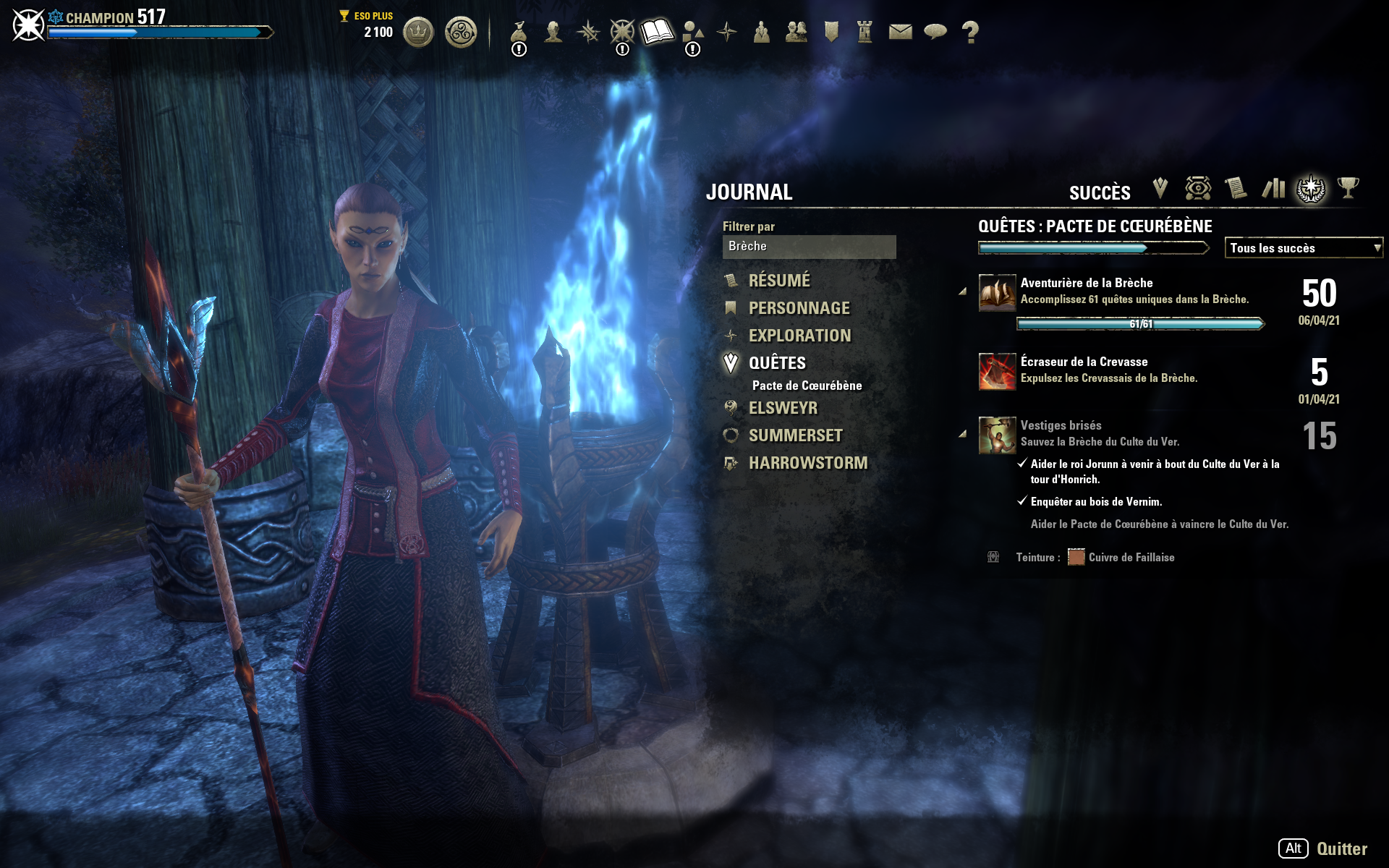Image resolution: width=1389 pixels, height=868 pixels.
Task: Open the SUMMERSET category
Action: tap(795, 435)
